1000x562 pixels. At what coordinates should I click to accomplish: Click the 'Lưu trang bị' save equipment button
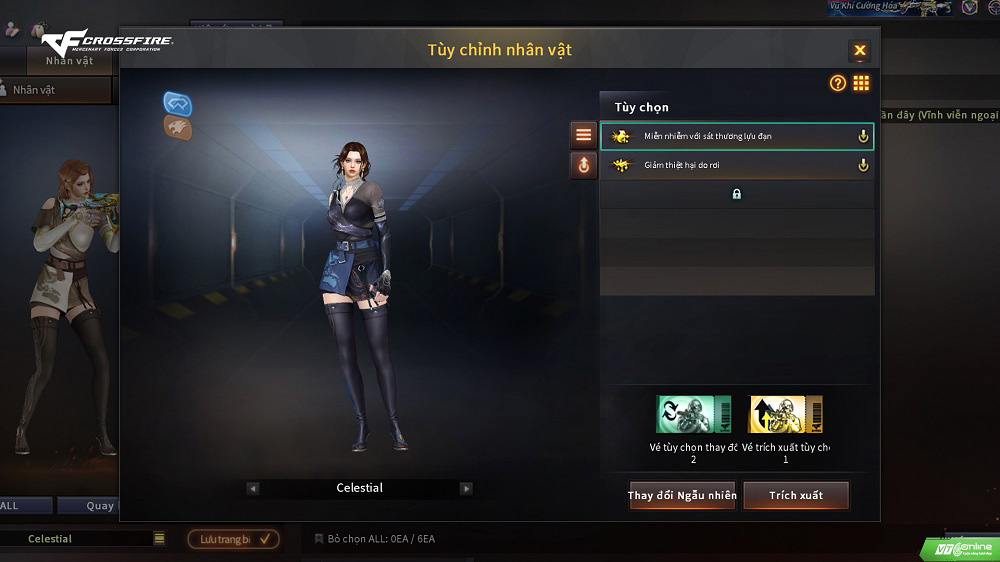coord(233,539)
